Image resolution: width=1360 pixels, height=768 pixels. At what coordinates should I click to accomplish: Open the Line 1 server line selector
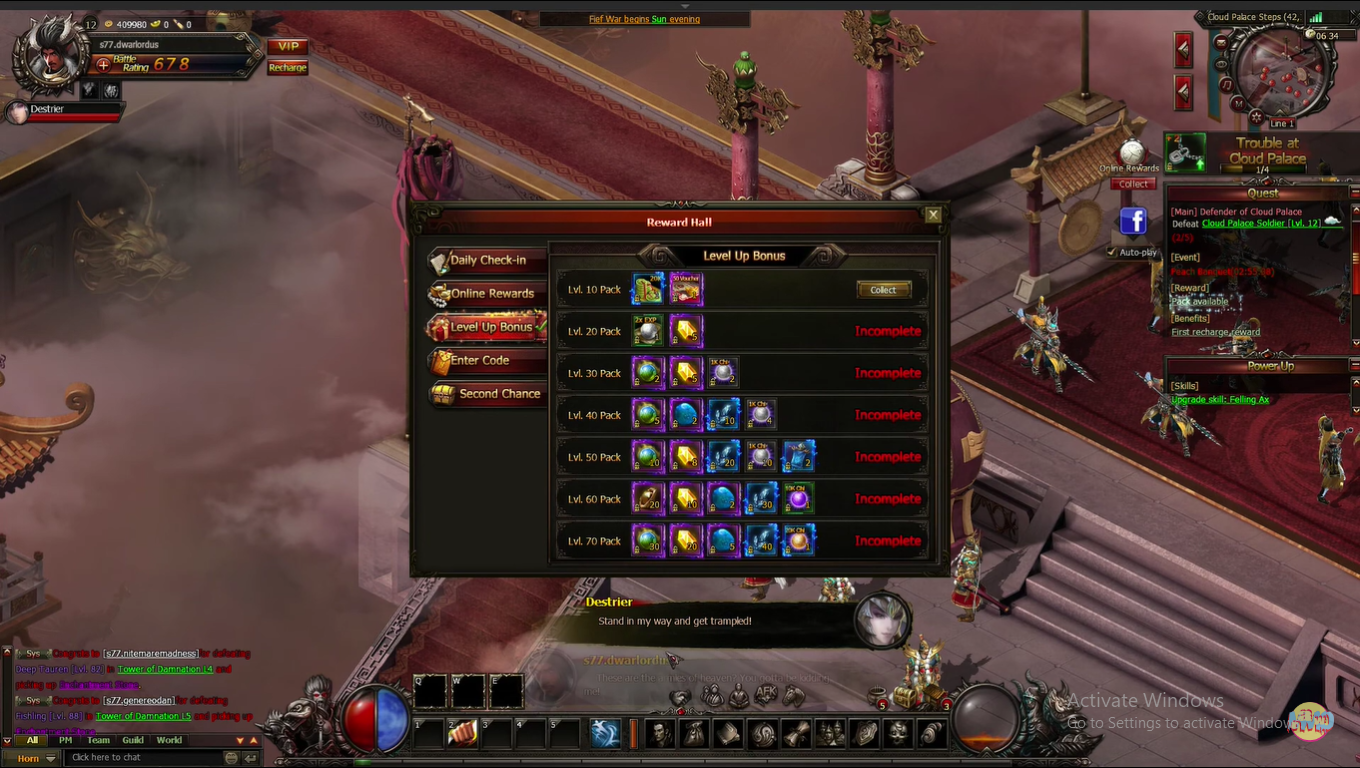[1283, 122]
